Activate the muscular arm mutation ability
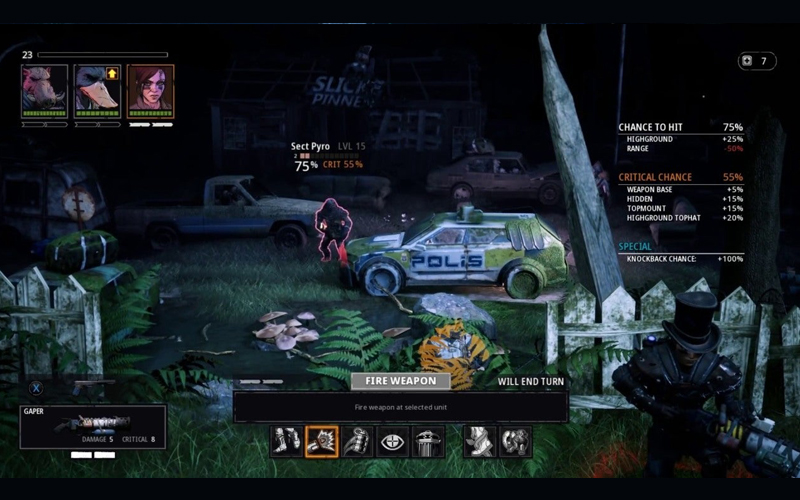This screenshot has width=800, height=500. tap(515, 441)
